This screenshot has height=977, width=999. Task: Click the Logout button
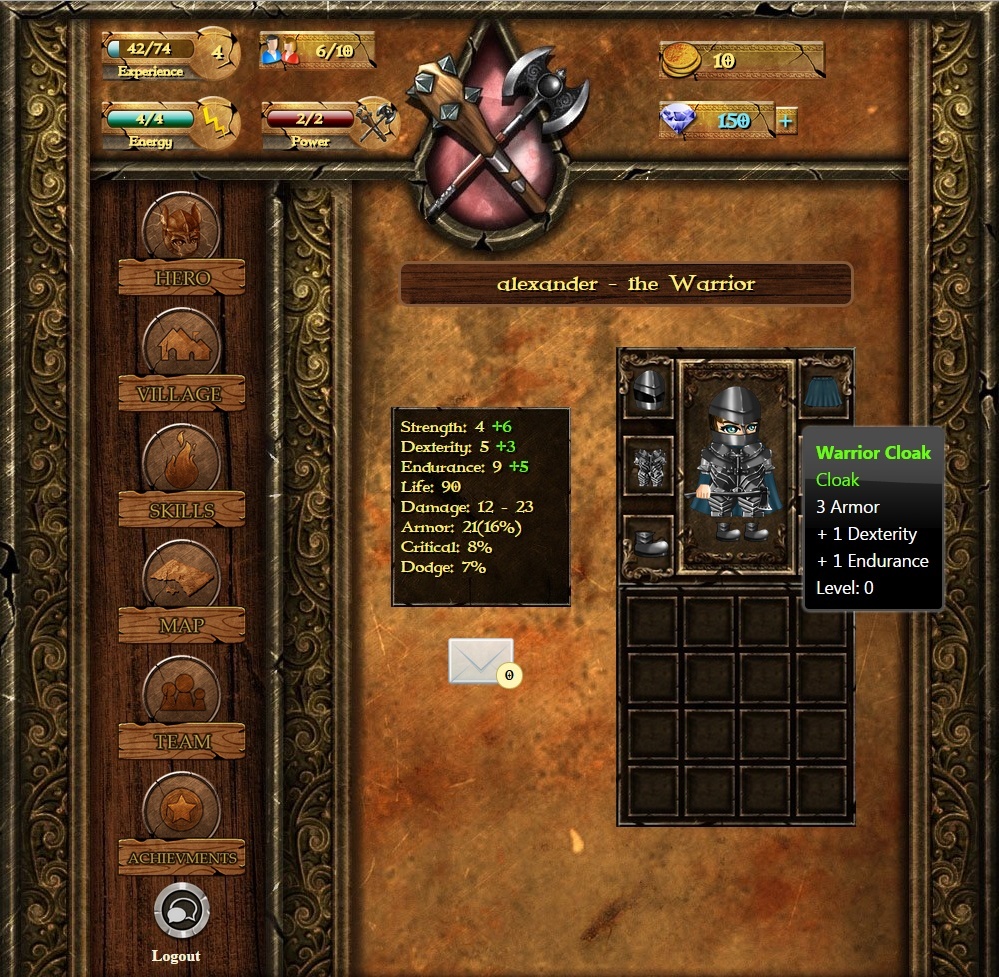pyautogui.click(x=181, y=913)
